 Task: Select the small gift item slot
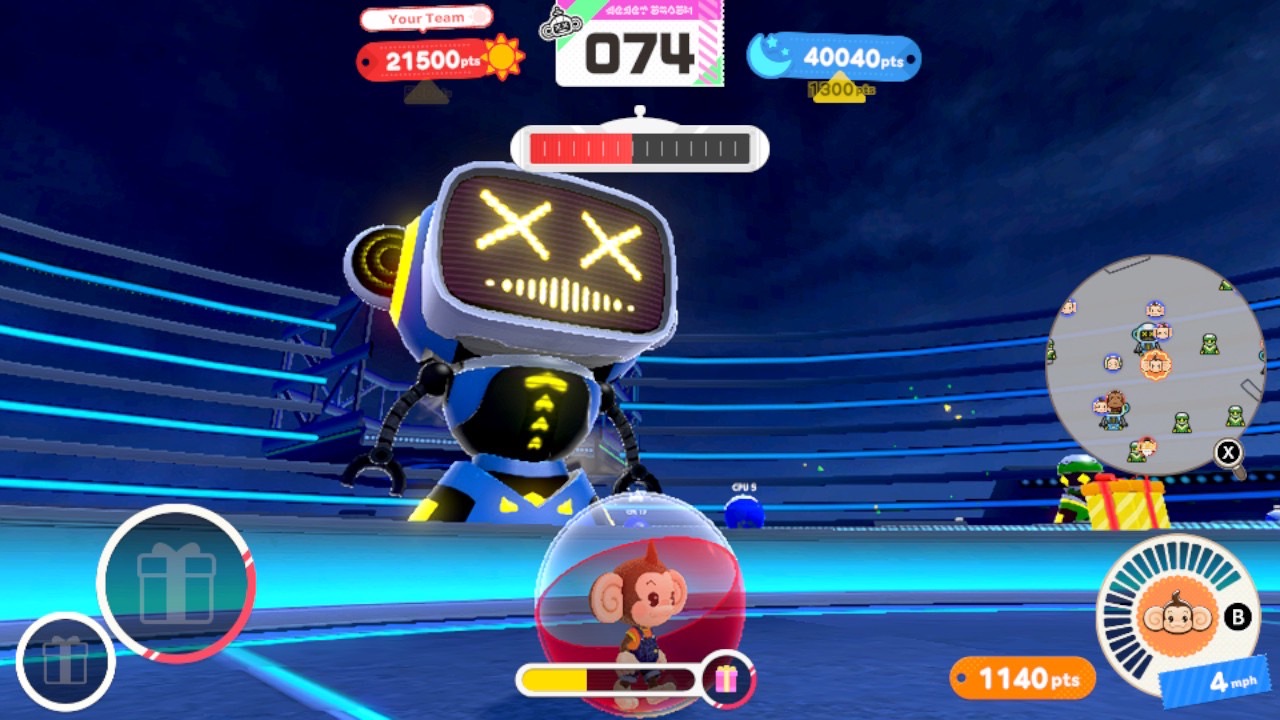coord(65,661)
